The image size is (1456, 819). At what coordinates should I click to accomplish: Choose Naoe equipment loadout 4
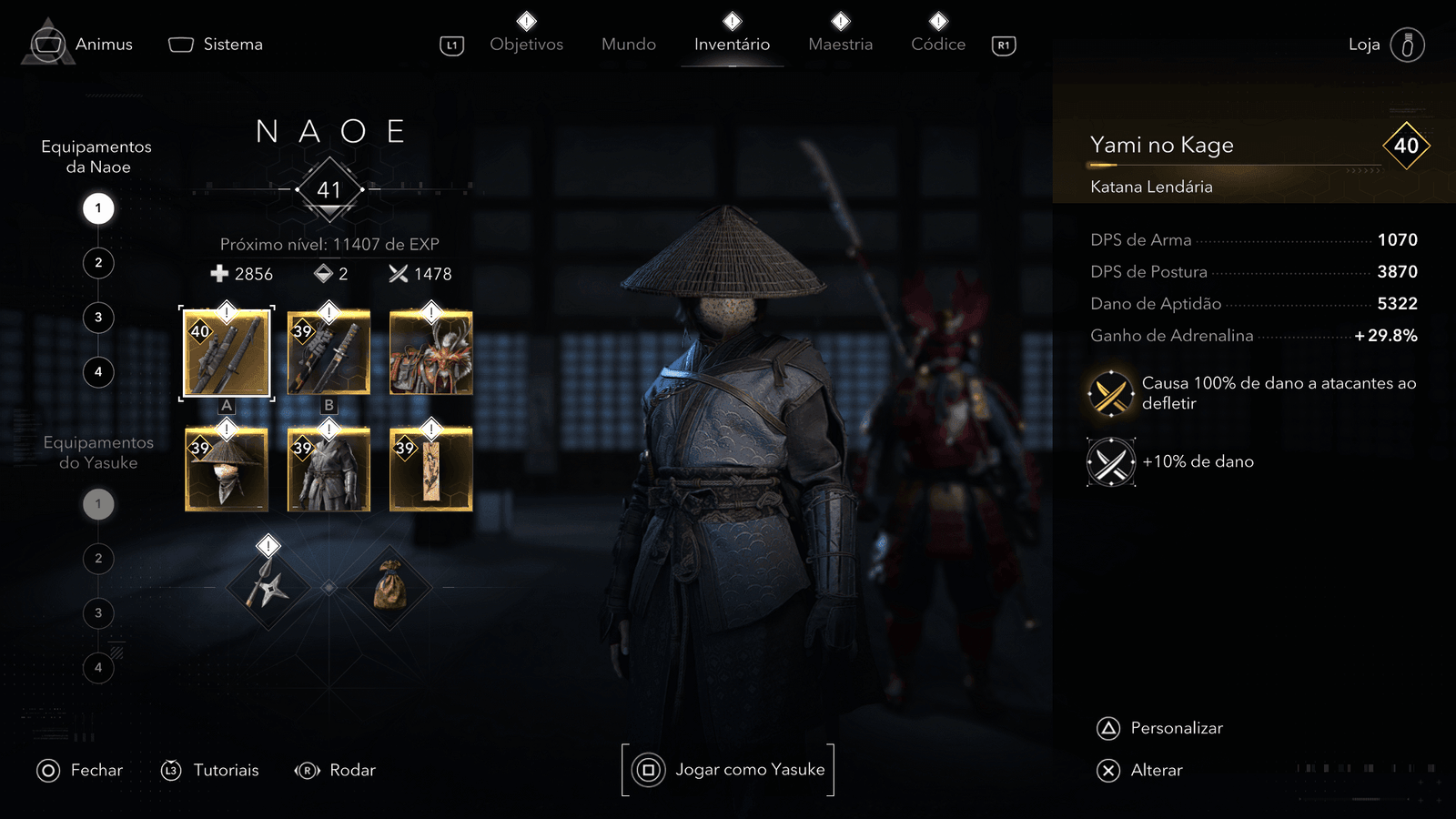click(x=98, y=372)
